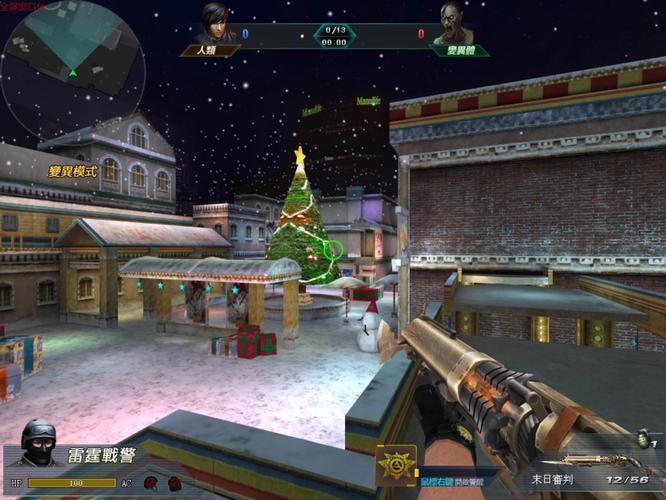666x500 pixels.
Task: Choose the grenade icon above ammo
Action: pos(642,441)
